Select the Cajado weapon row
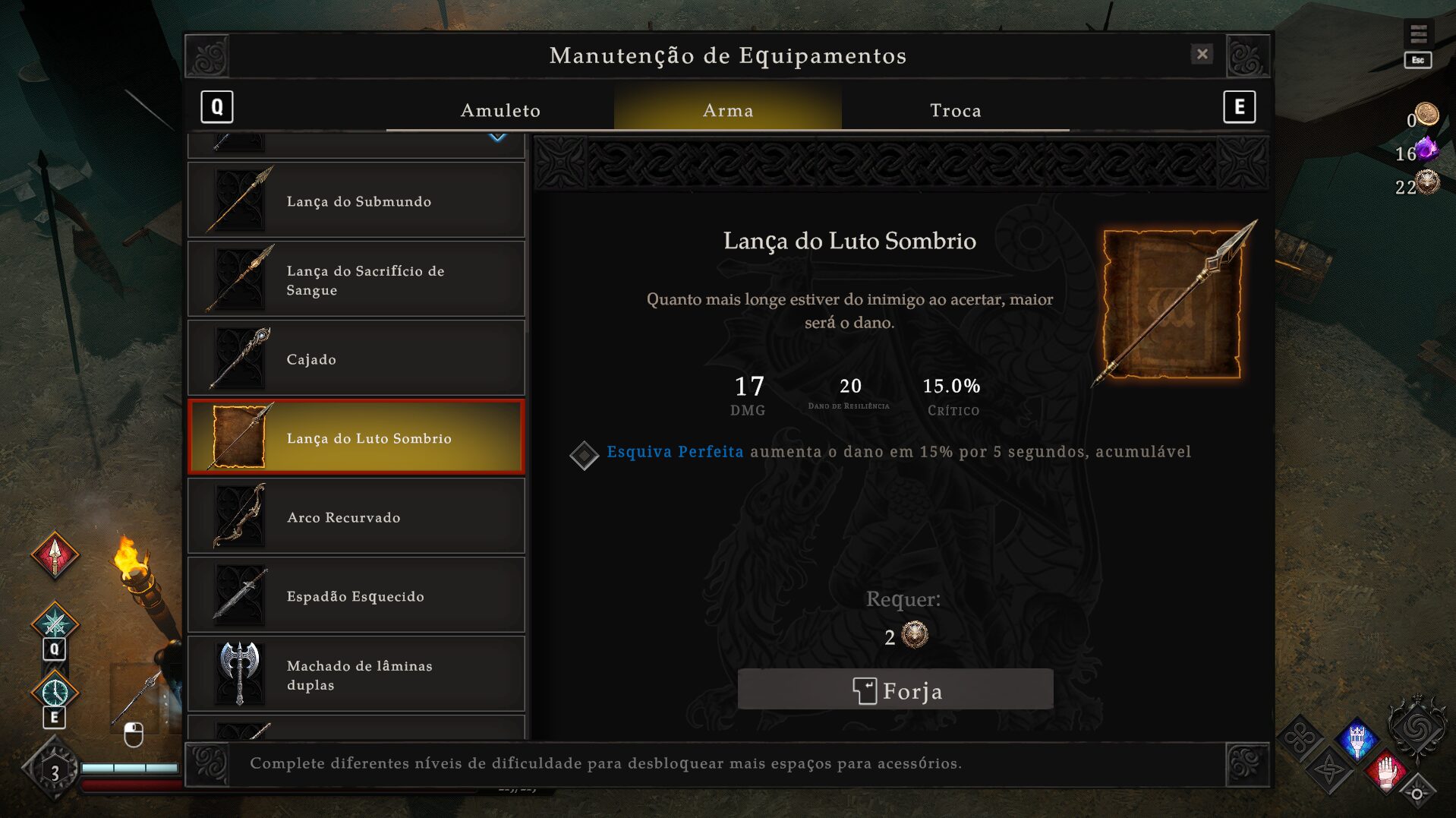 pyautogui.click(x=356, y=359)
